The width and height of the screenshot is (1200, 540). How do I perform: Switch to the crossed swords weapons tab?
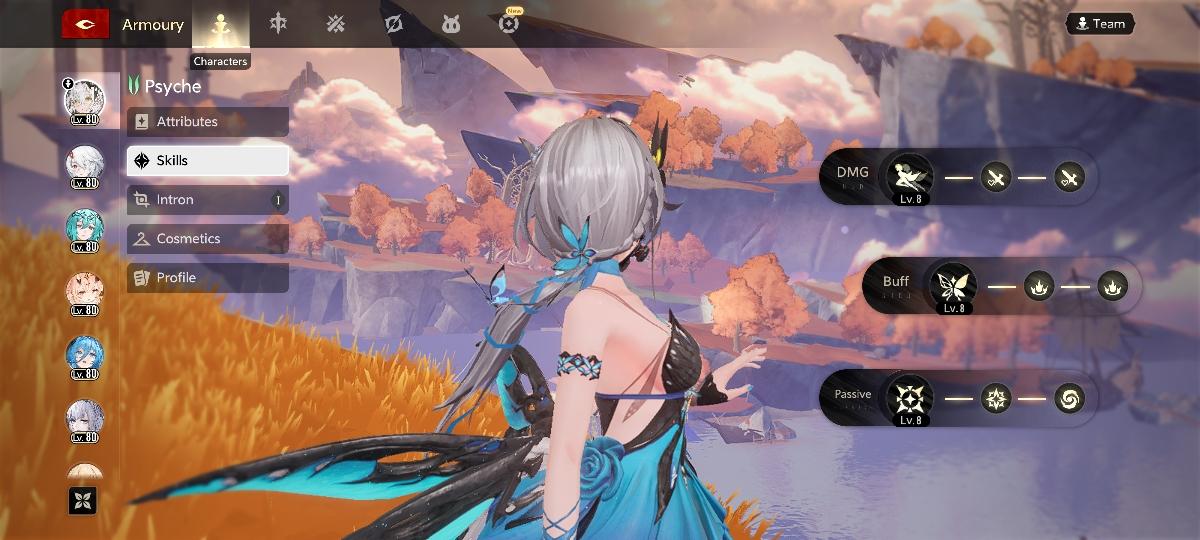336,24
